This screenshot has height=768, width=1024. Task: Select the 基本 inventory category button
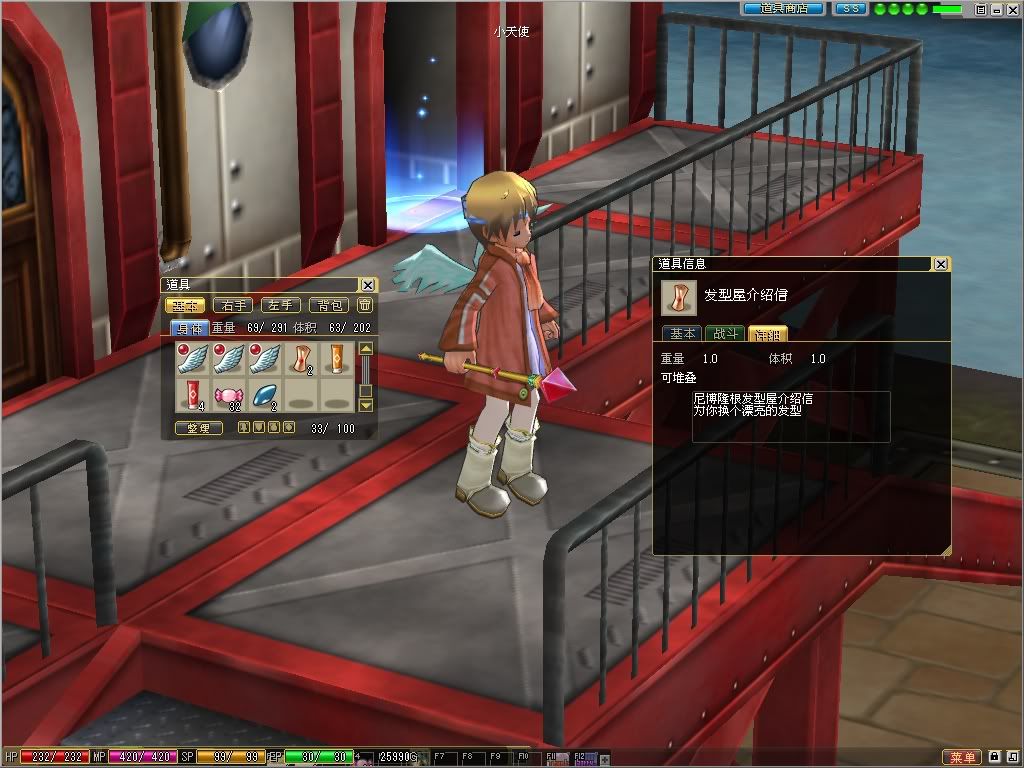click(x=185, y=306)
